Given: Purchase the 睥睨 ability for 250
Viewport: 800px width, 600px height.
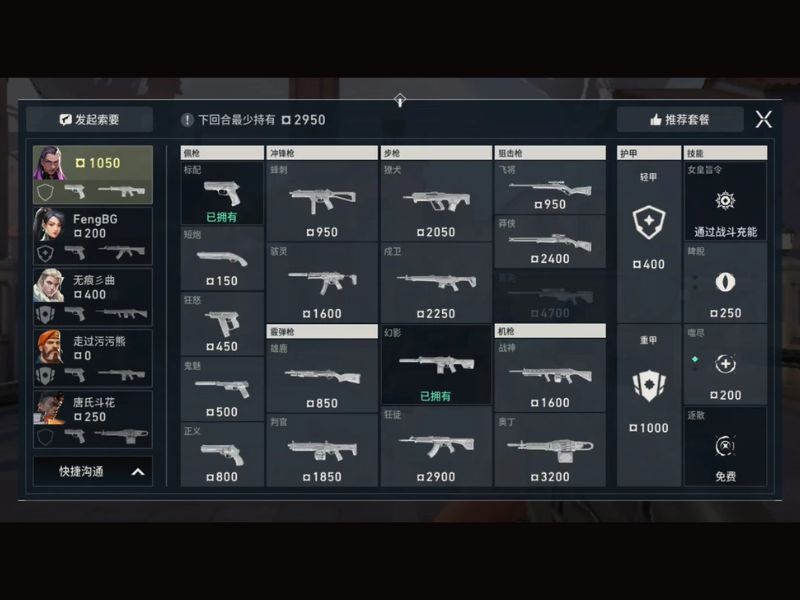Looking at the screenshot, I should tap(725, 283).
